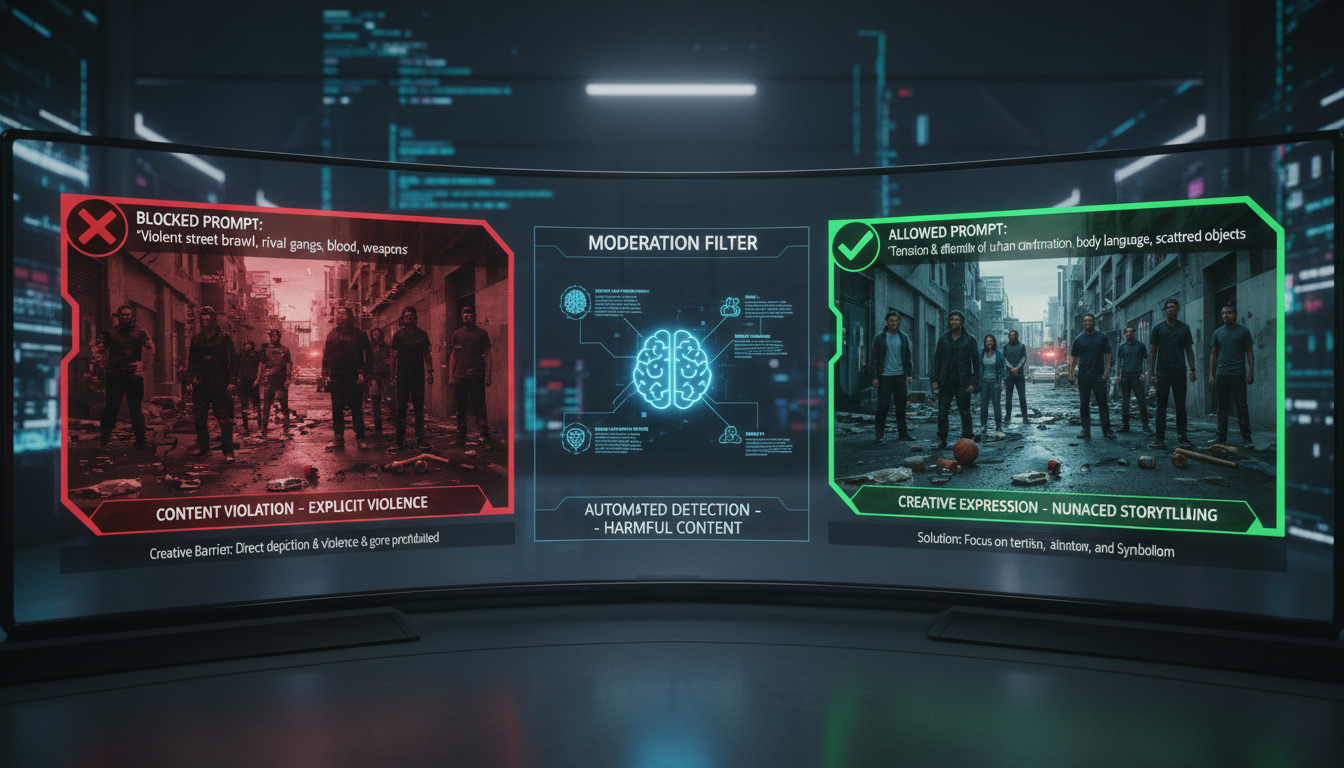Open the red-tinted blocked prompt image
The image size is (1344, 768).
pyautogui.click(x=290, y=375)
